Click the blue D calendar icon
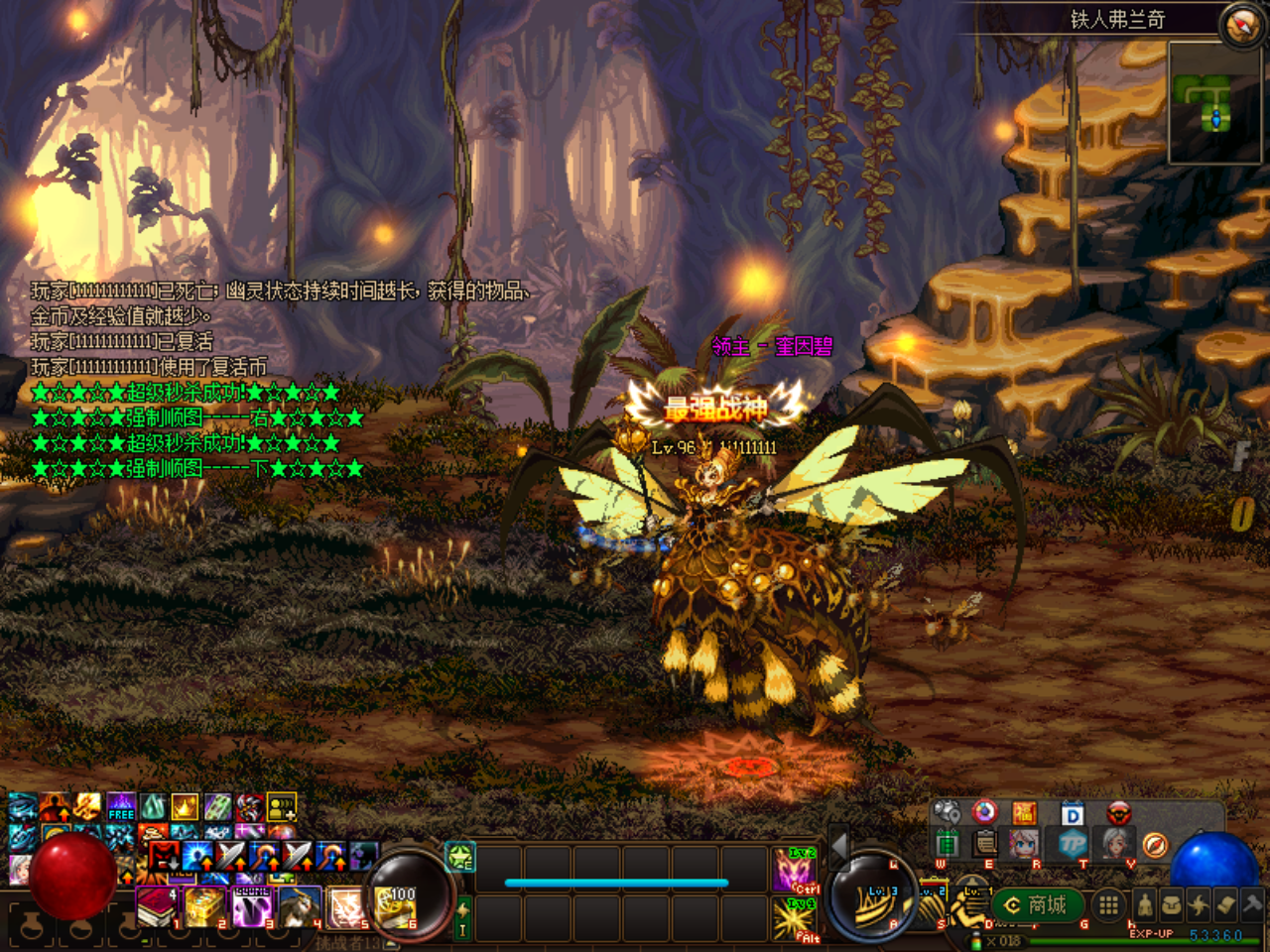 pos(1073,814)
